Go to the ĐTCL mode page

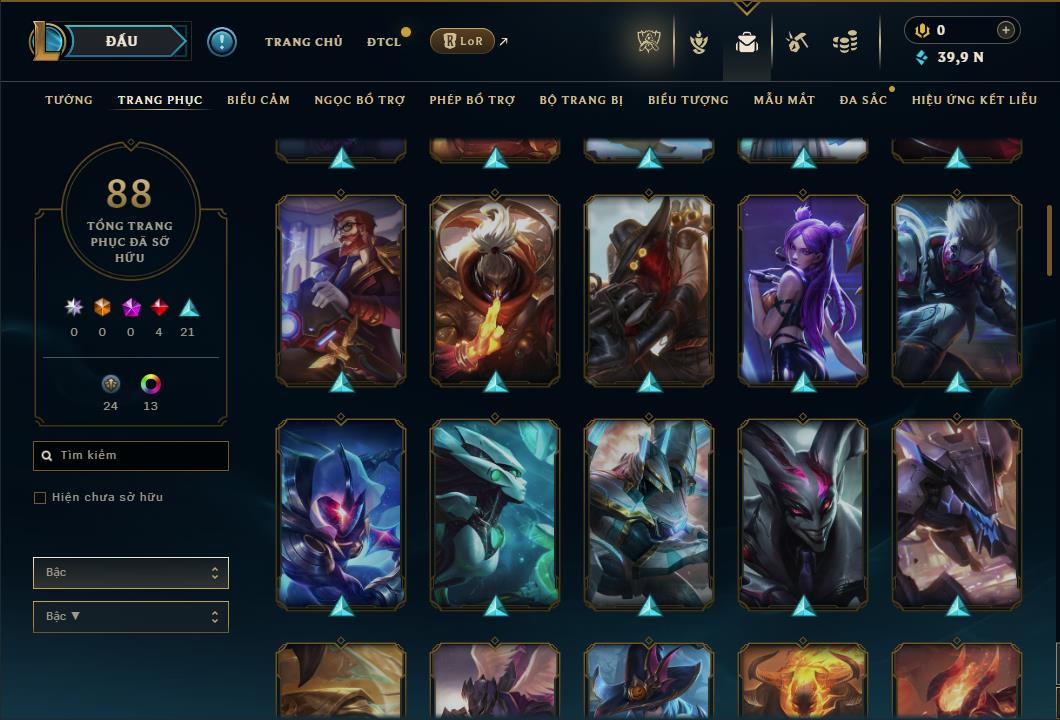[x=384, y=42]
